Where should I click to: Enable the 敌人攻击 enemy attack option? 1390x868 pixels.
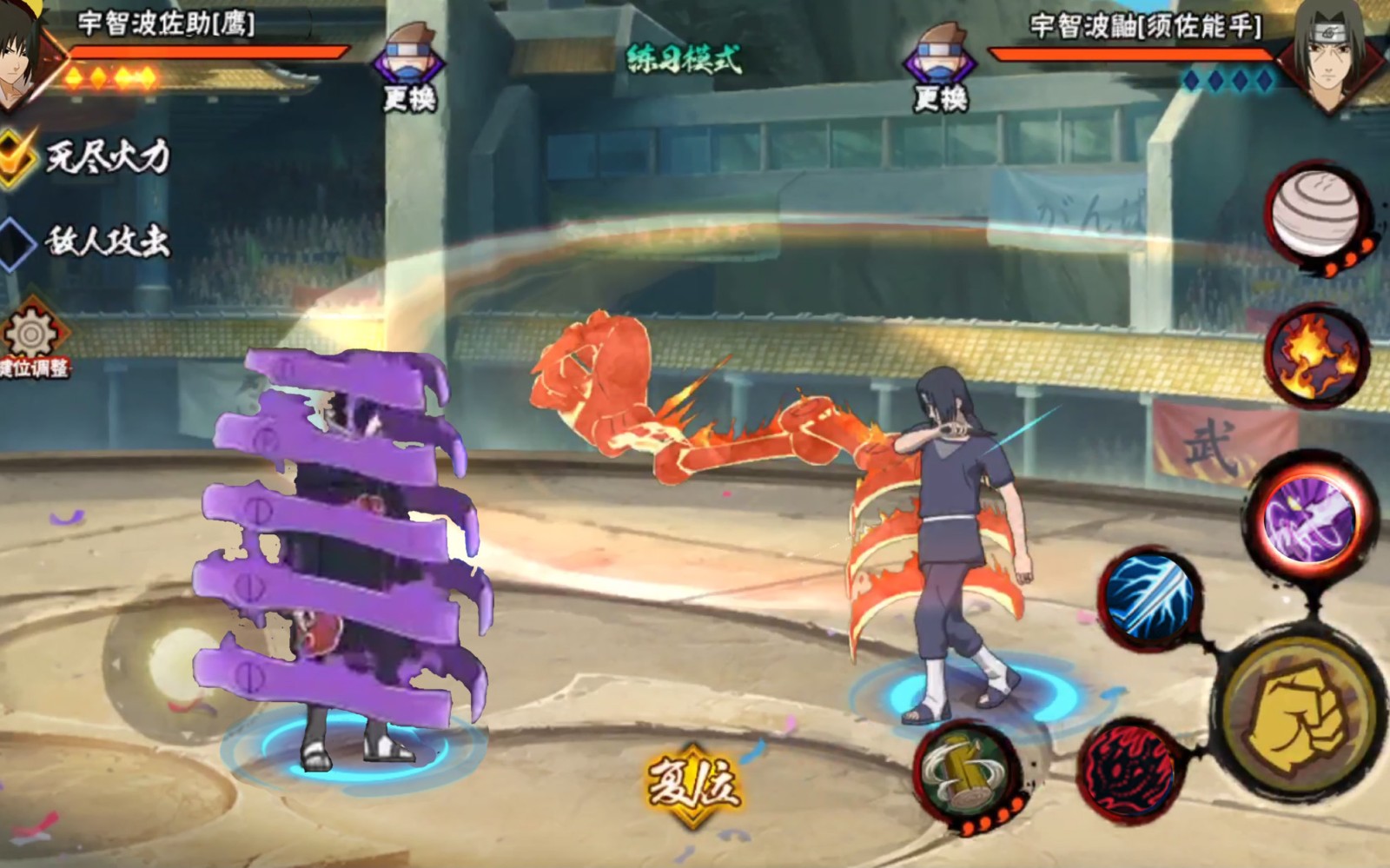pyautogui.click(x=17, y=242)
